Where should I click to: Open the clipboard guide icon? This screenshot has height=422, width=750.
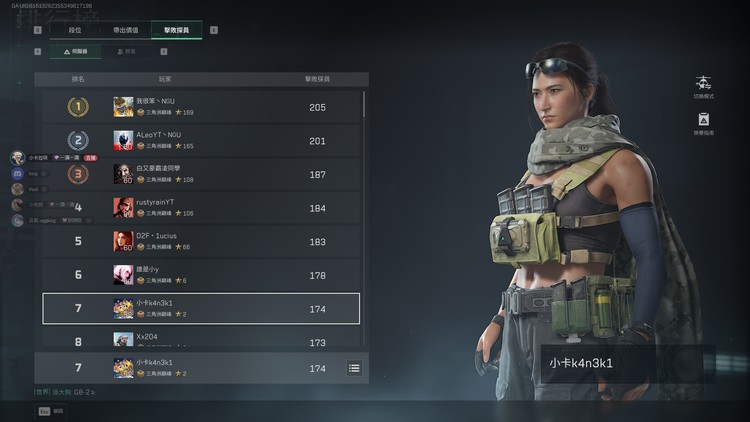pos(703,121)
